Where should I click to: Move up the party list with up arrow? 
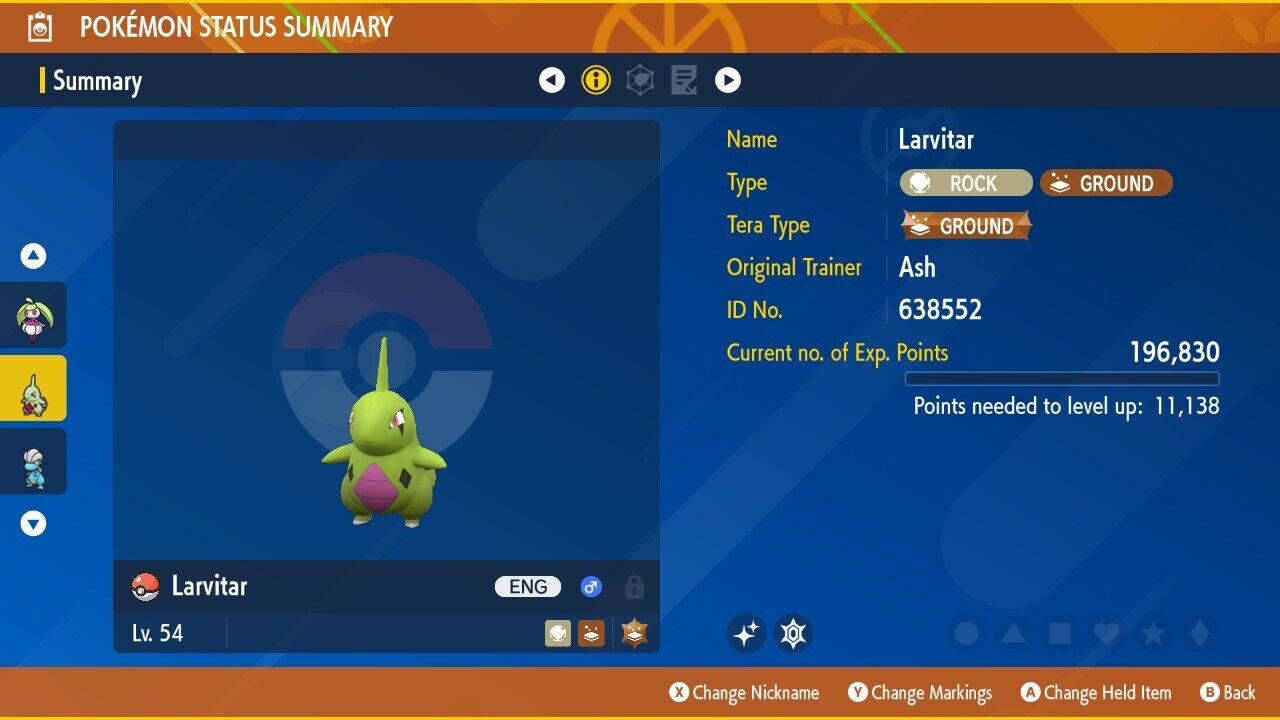[34, 257]
